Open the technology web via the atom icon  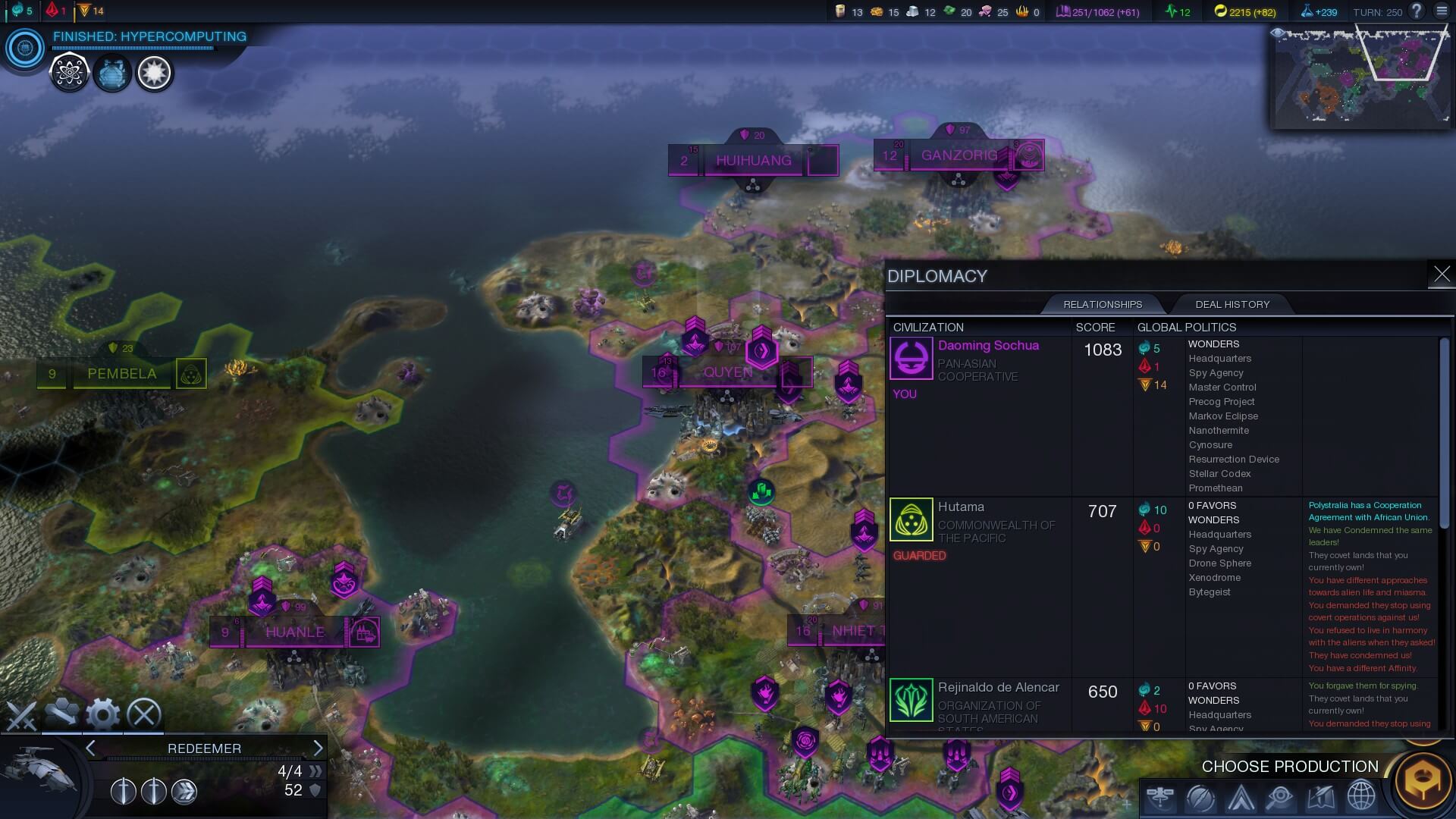click(68, 73)
